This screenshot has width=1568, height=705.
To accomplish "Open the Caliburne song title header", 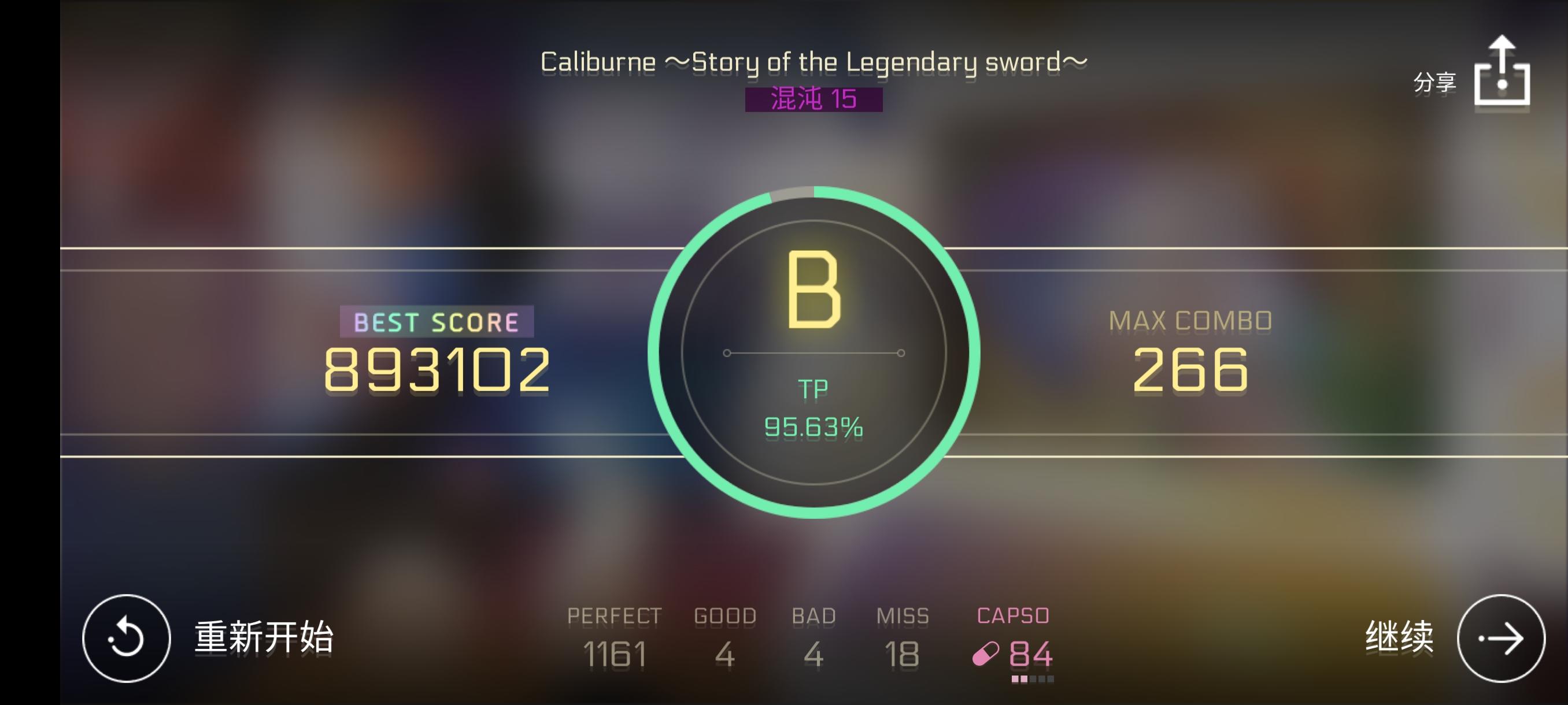I will tap(814, 60).
